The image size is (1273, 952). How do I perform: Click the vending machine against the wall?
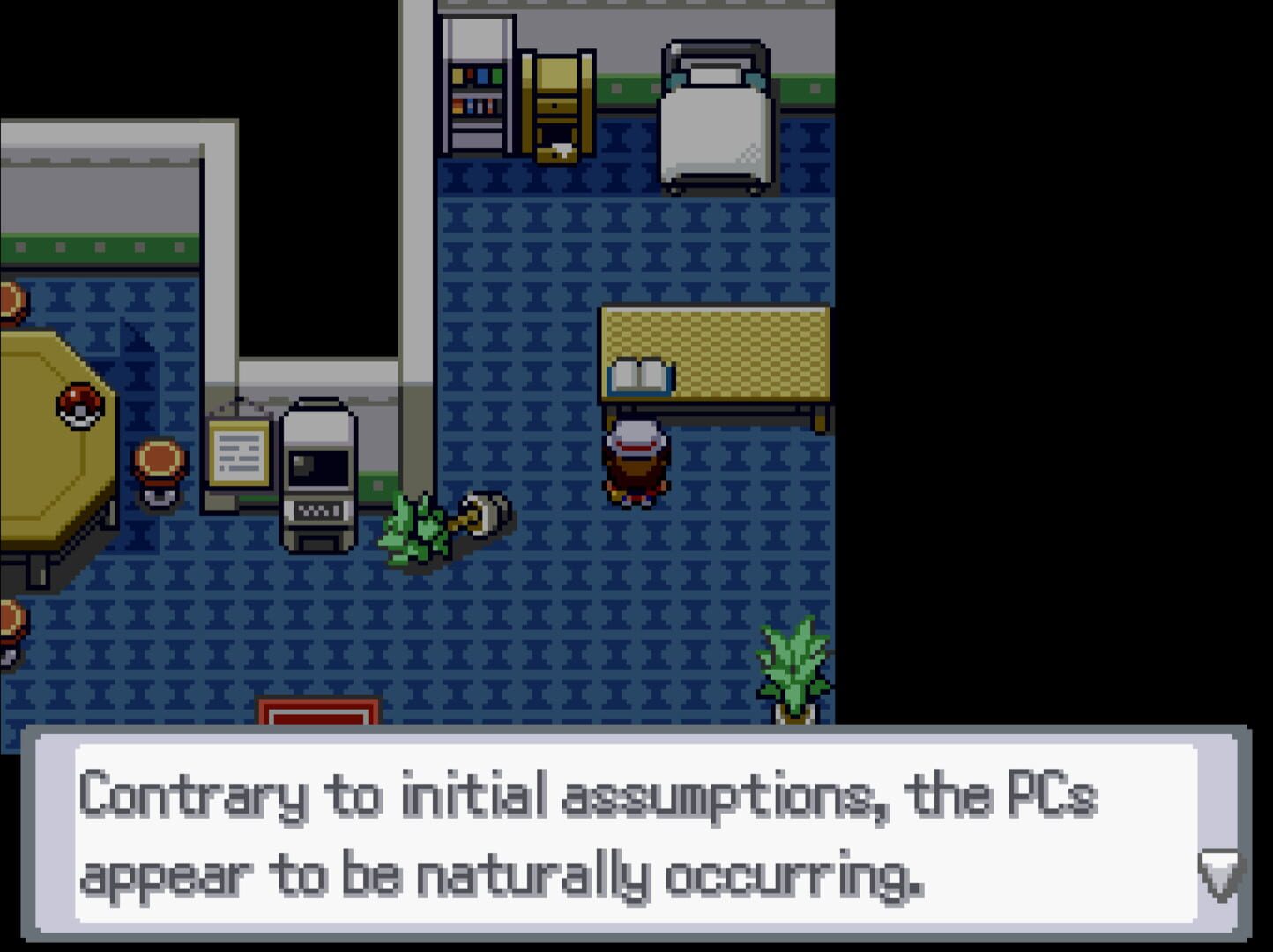(476, 84)
